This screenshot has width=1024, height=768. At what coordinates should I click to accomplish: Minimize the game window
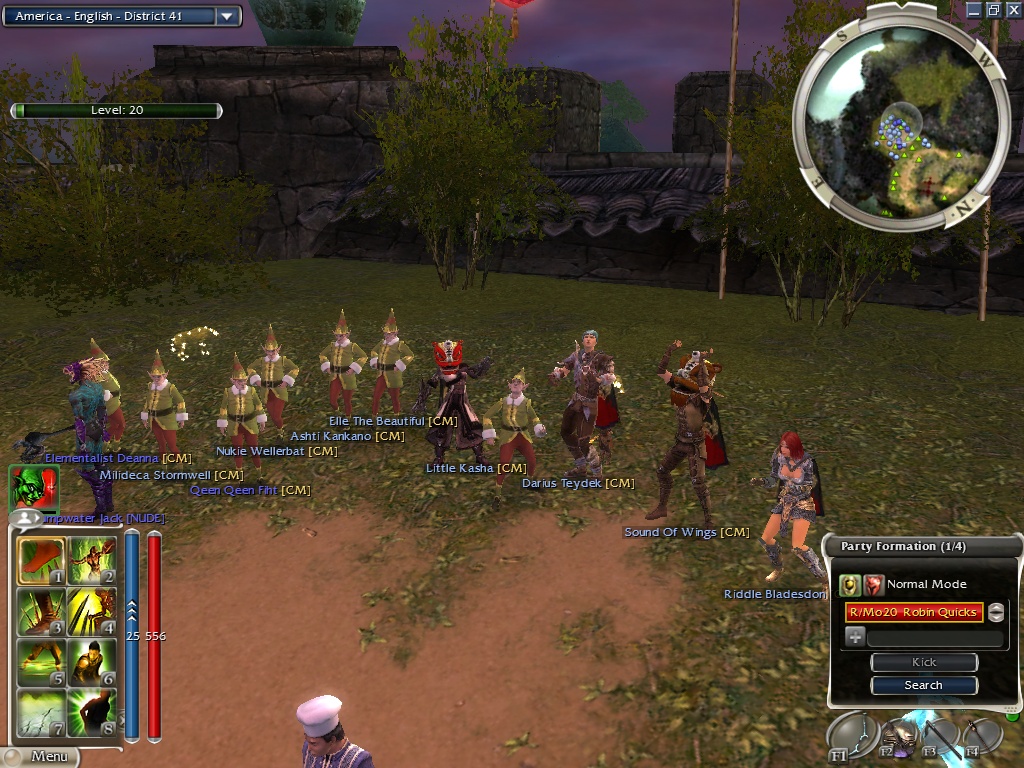click(x=975, y=9)
